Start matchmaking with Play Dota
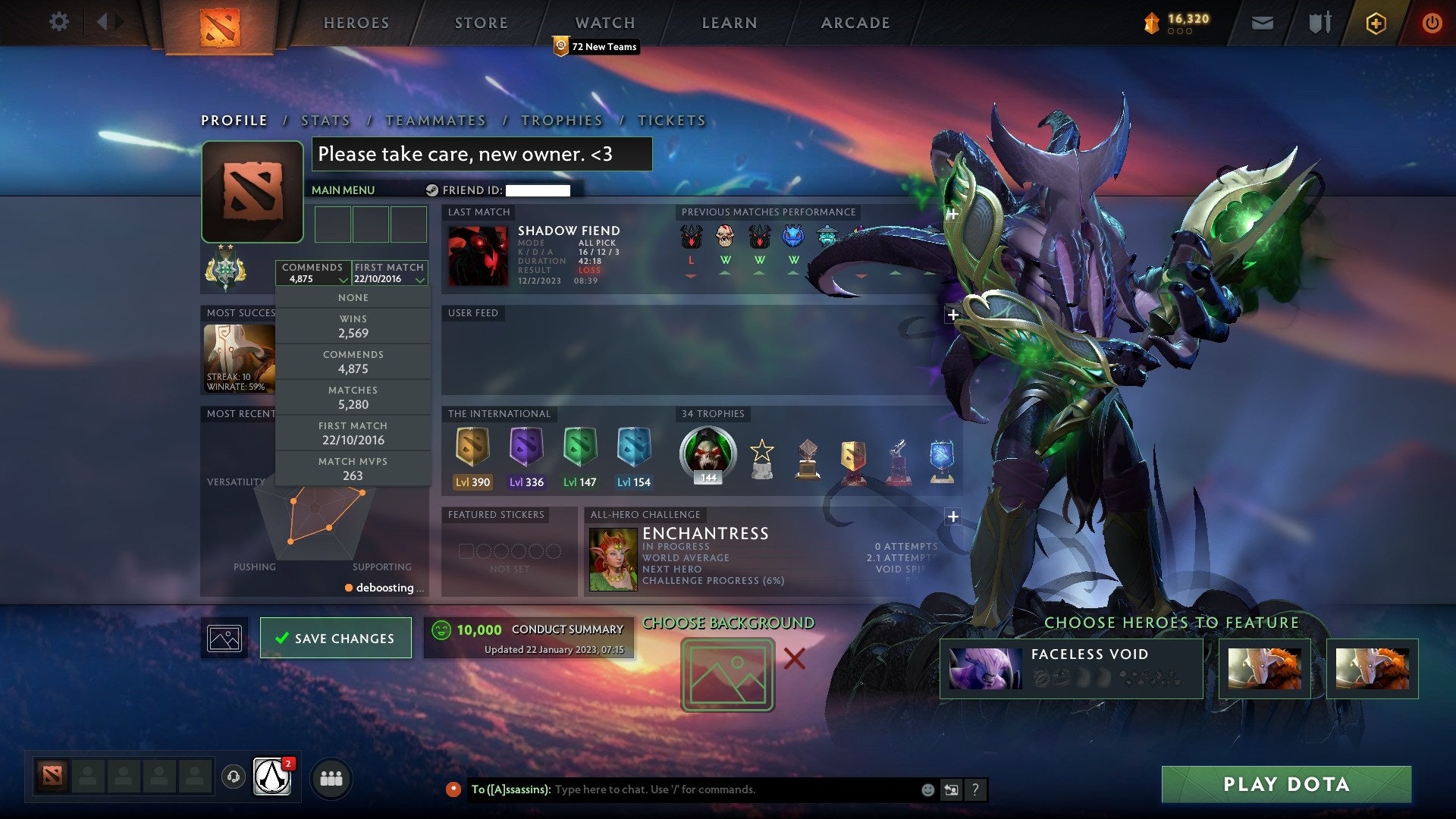The width and height of the screenshot is (1456, 819). point(1286,784)
